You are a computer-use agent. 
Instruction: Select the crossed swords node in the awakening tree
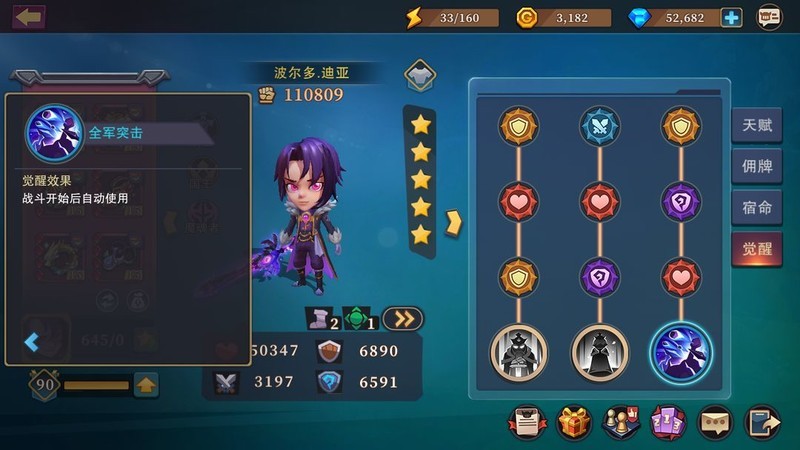coord(600,126)
